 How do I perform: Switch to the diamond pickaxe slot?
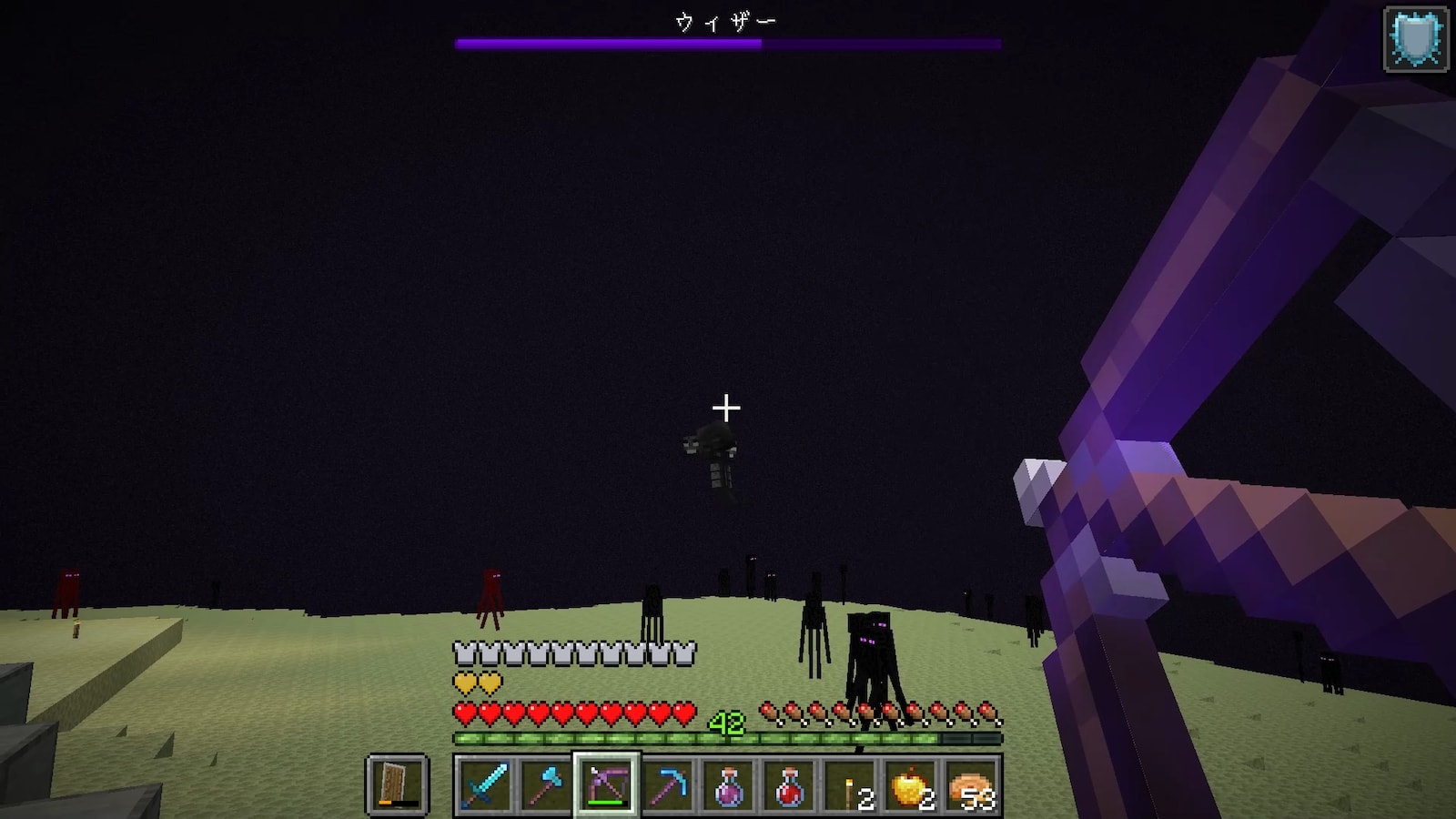(x=667, y=784)
